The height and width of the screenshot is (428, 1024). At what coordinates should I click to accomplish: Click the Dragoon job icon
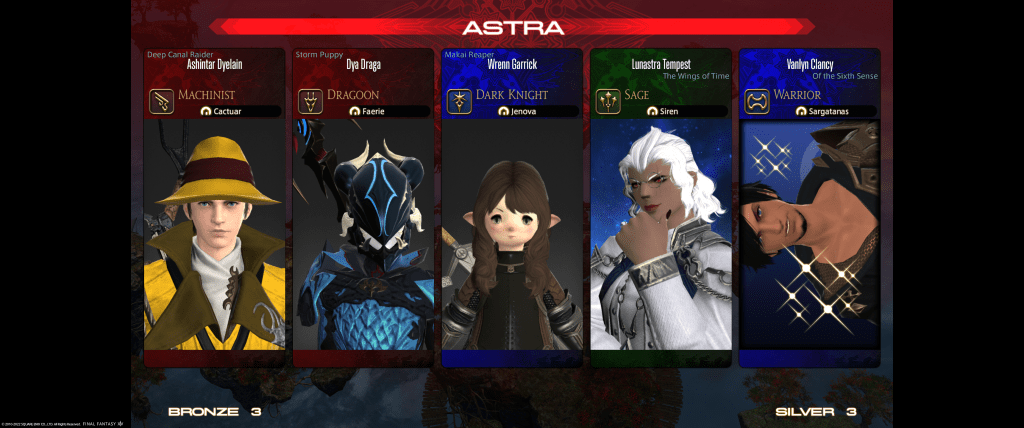pyautogui.click(x=310, y=102)
